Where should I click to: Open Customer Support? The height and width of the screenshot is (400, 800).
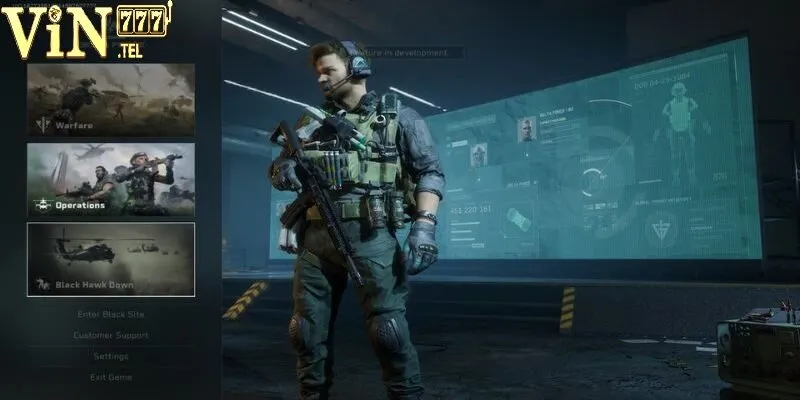point(111,335)
